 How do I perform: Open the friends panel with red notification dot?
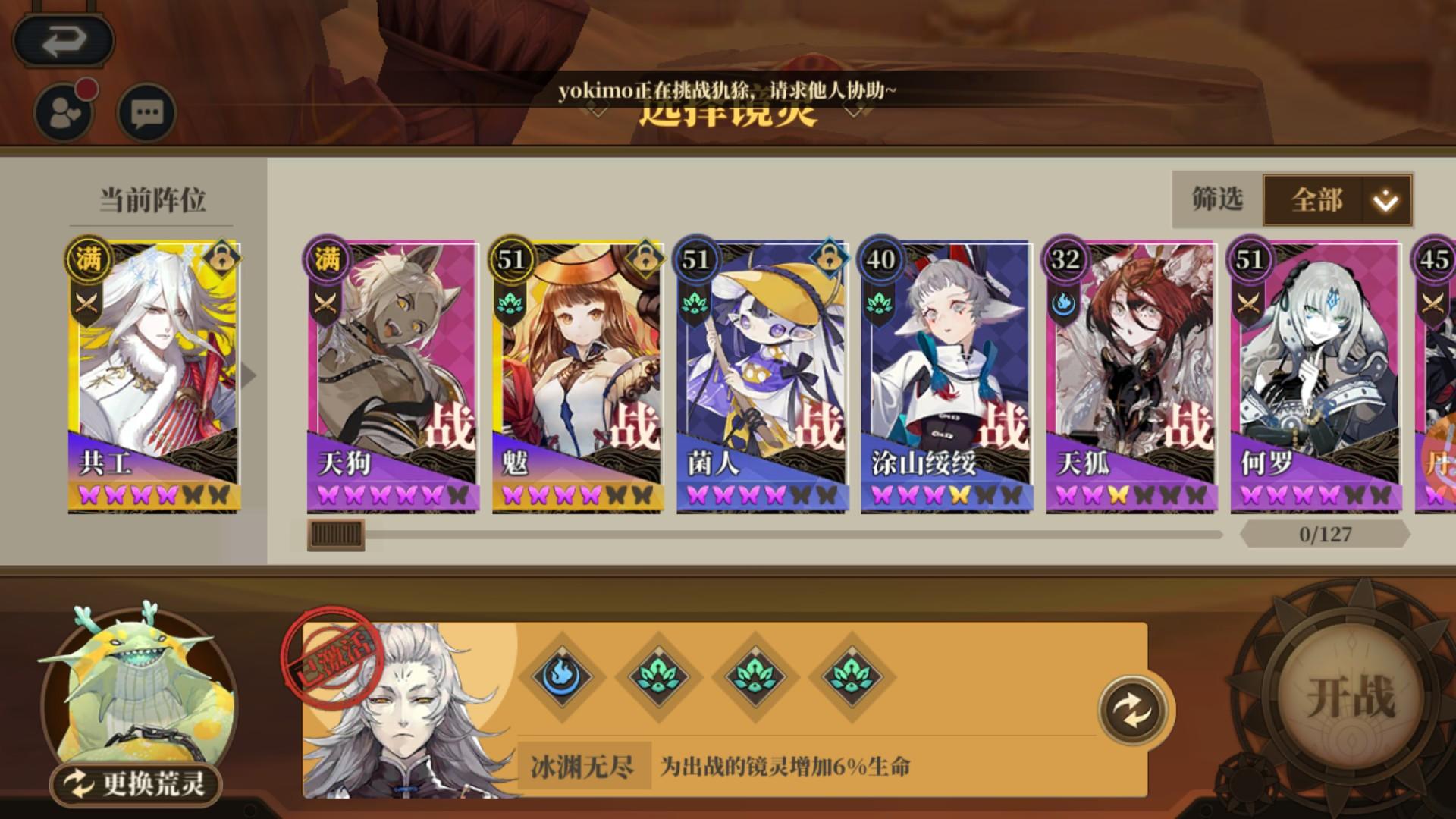click(64, 112)
